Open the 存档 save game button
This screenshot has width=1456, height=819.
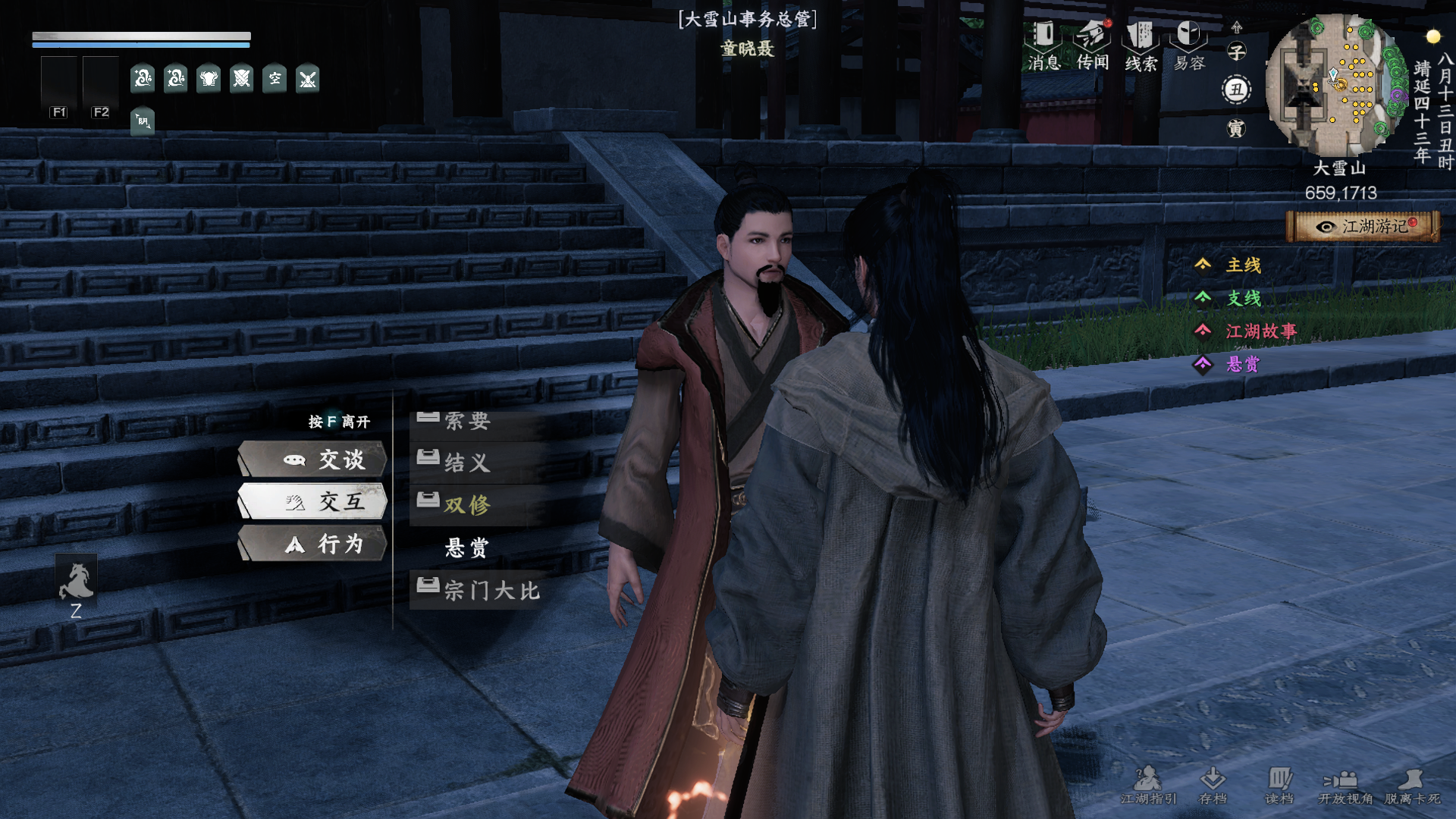coord(1213,785)
